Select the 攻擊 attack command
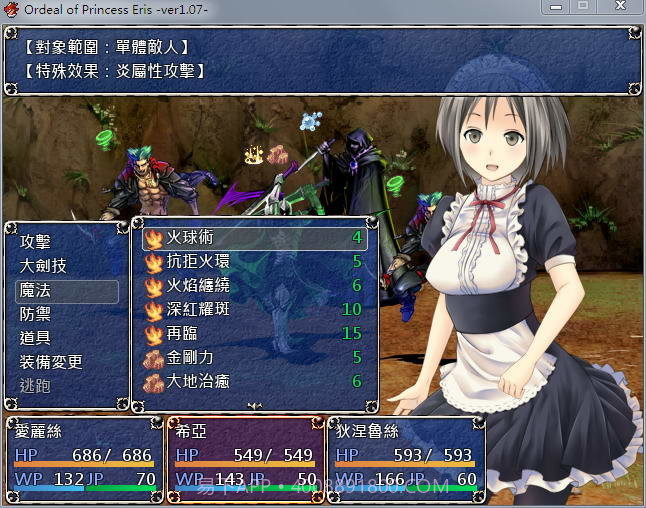 coord(36,242)
